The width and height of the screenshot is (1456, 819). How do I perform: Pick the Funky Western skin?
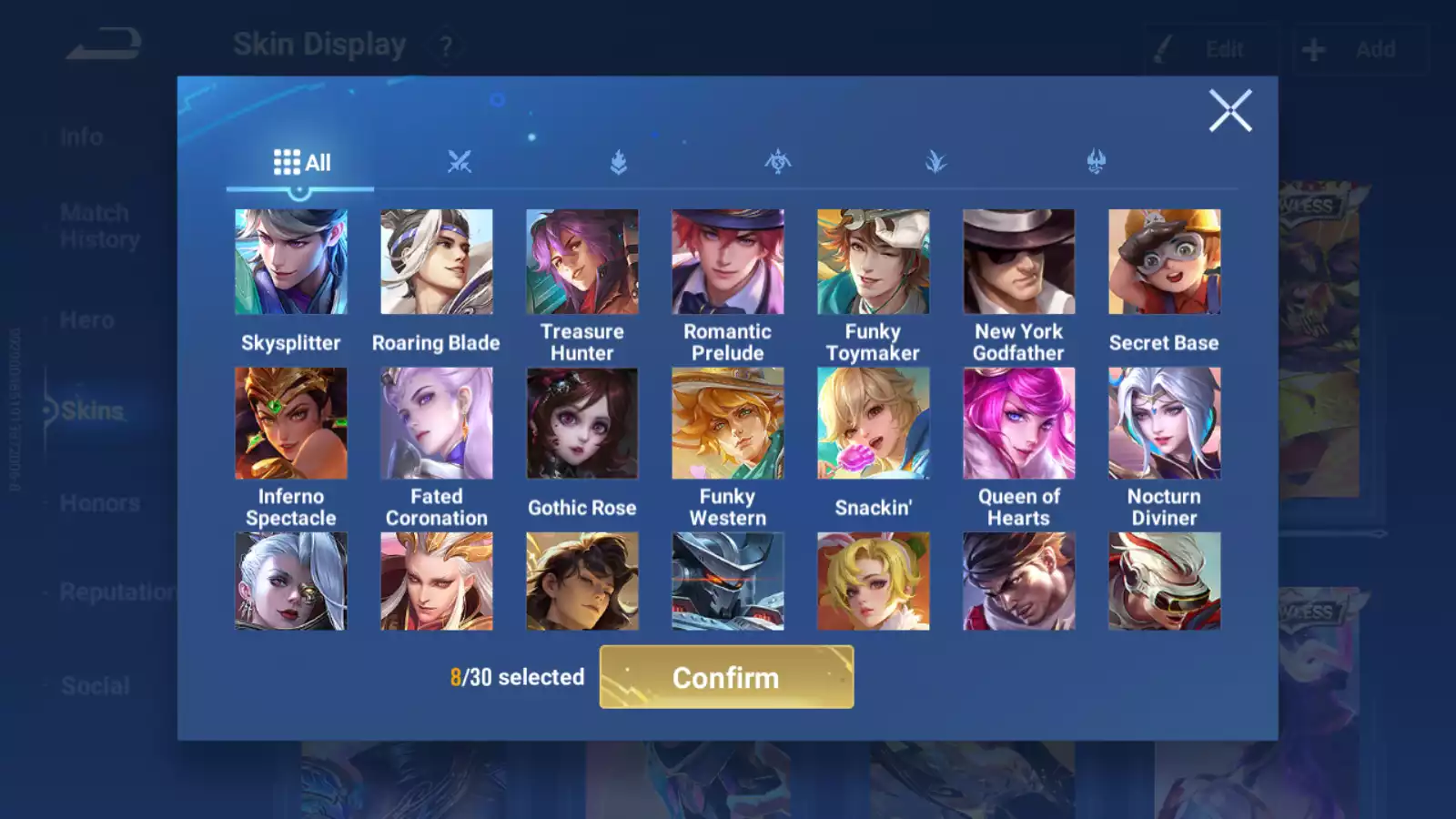[728, 423]
